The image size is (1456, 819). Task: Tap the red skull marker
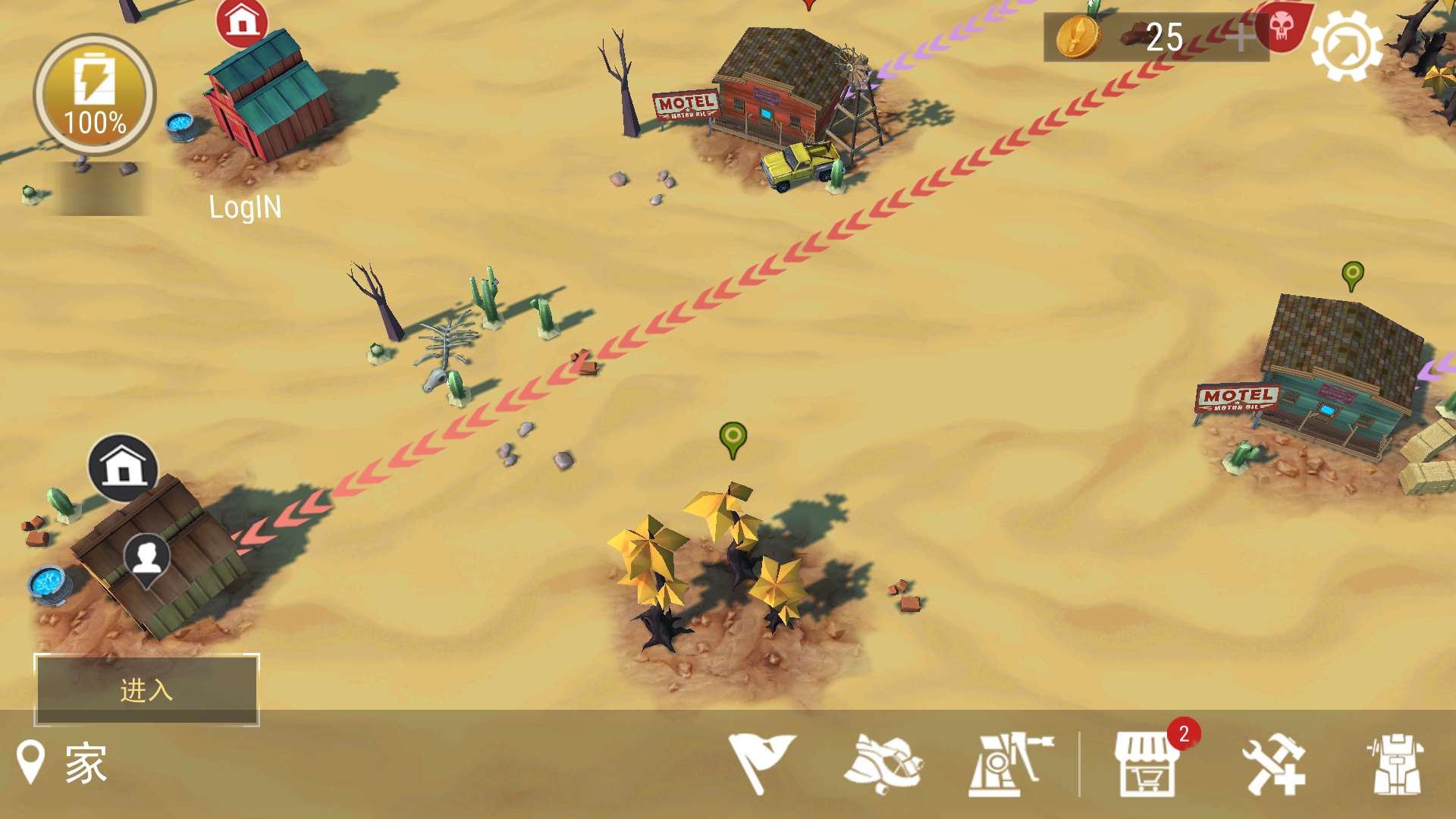point(1281,27)
